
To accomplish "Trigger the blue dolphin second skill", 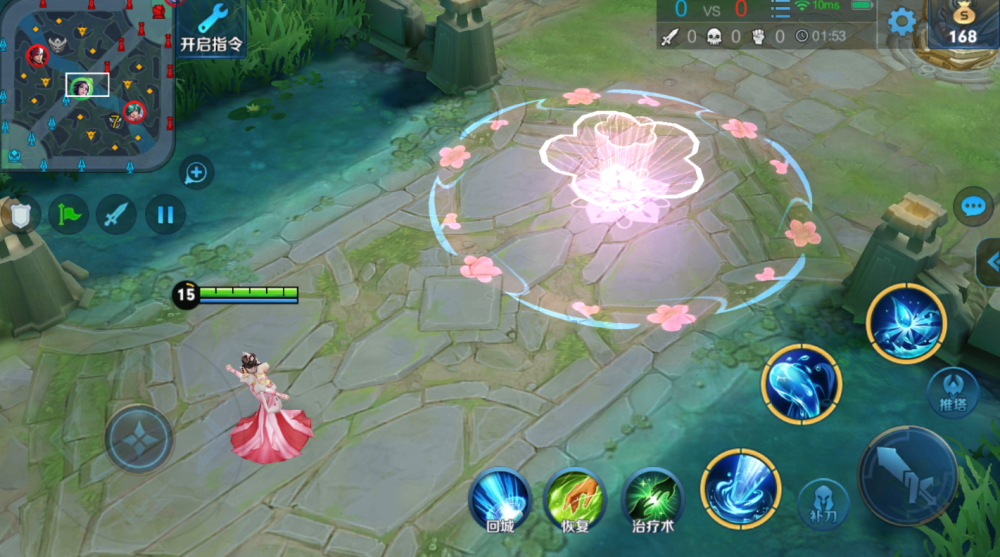I will (x=802, y=385).
